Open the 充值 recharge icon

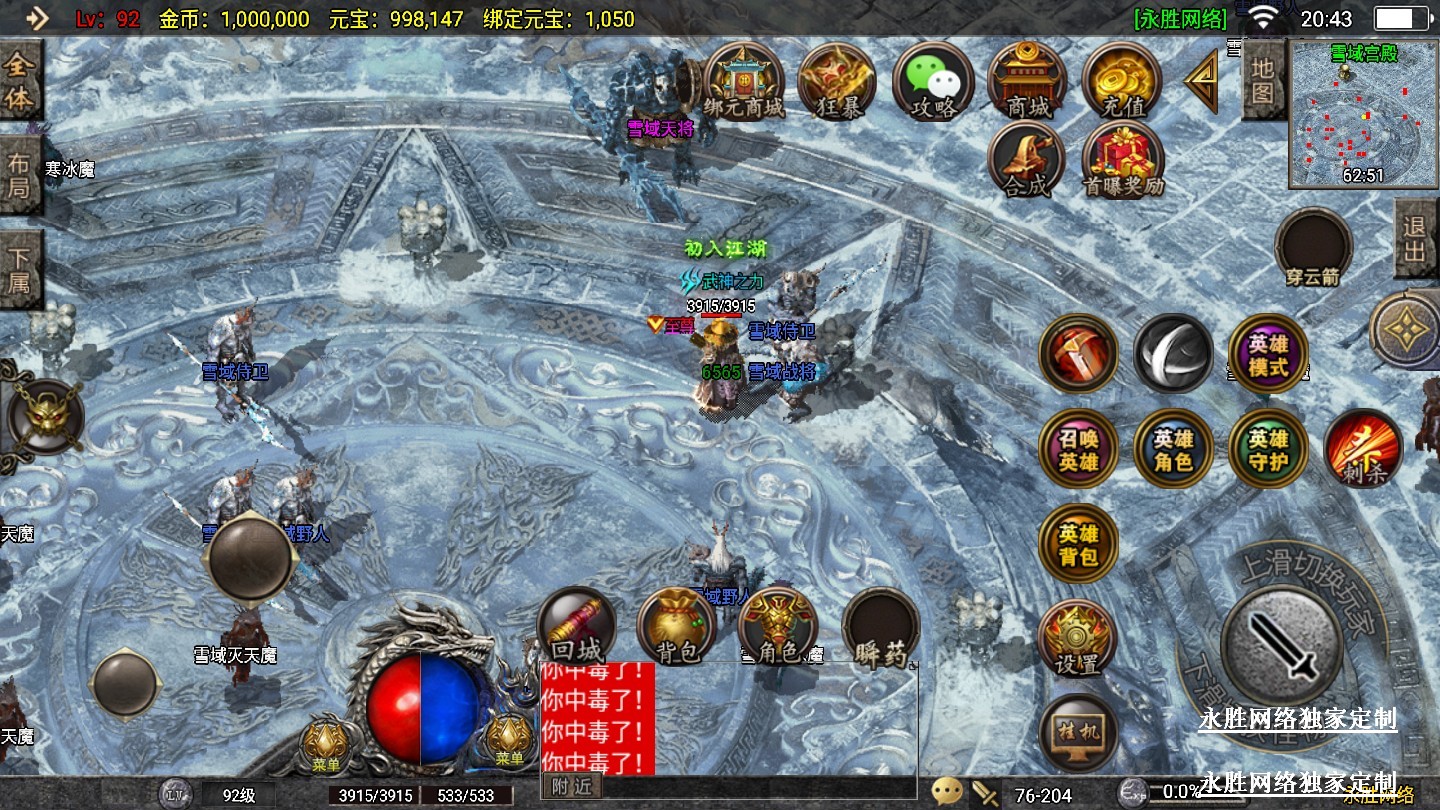tap(1121, 80)
